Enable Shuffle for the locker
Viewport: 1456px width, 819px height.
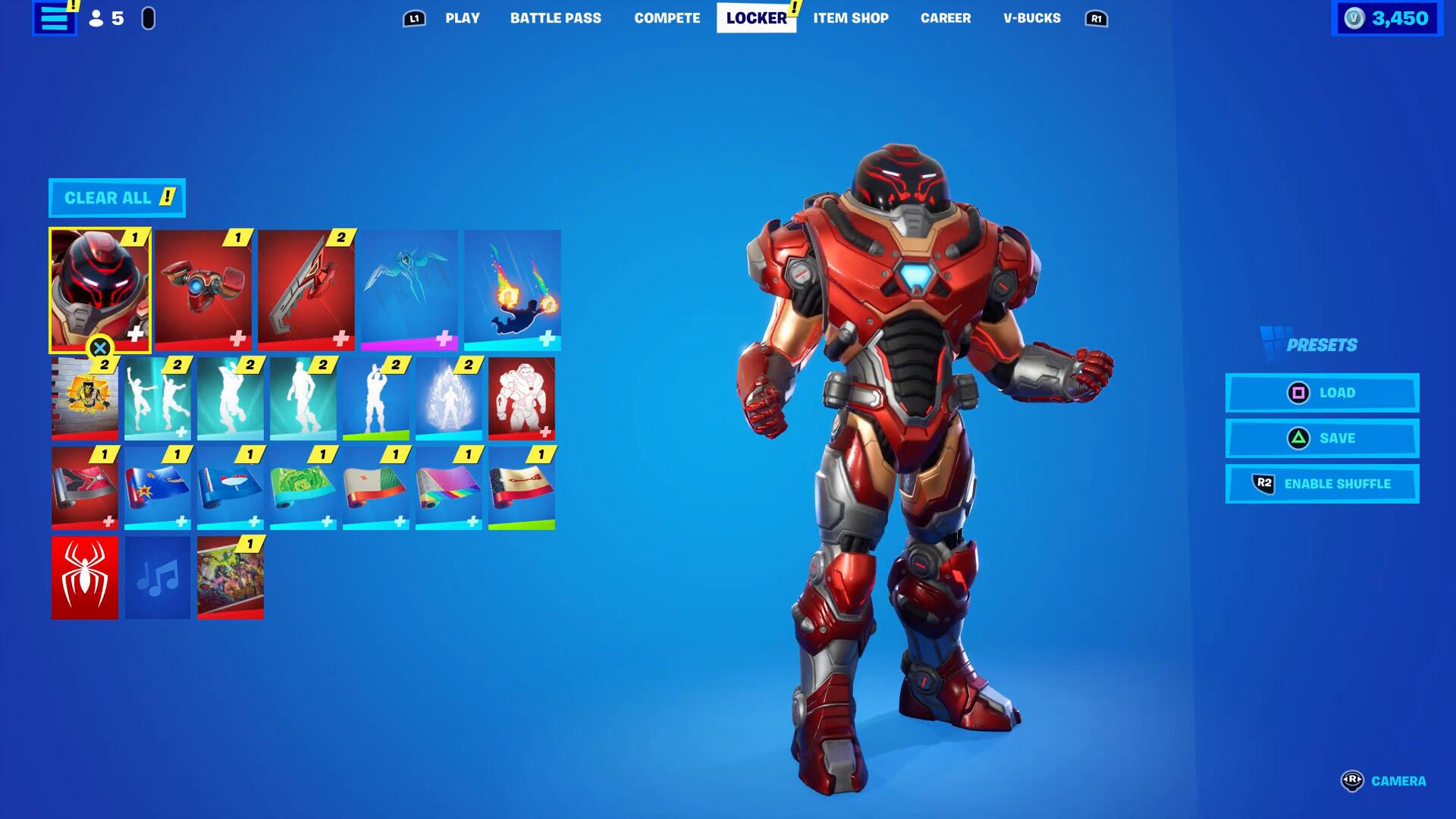coord(1322,484)
